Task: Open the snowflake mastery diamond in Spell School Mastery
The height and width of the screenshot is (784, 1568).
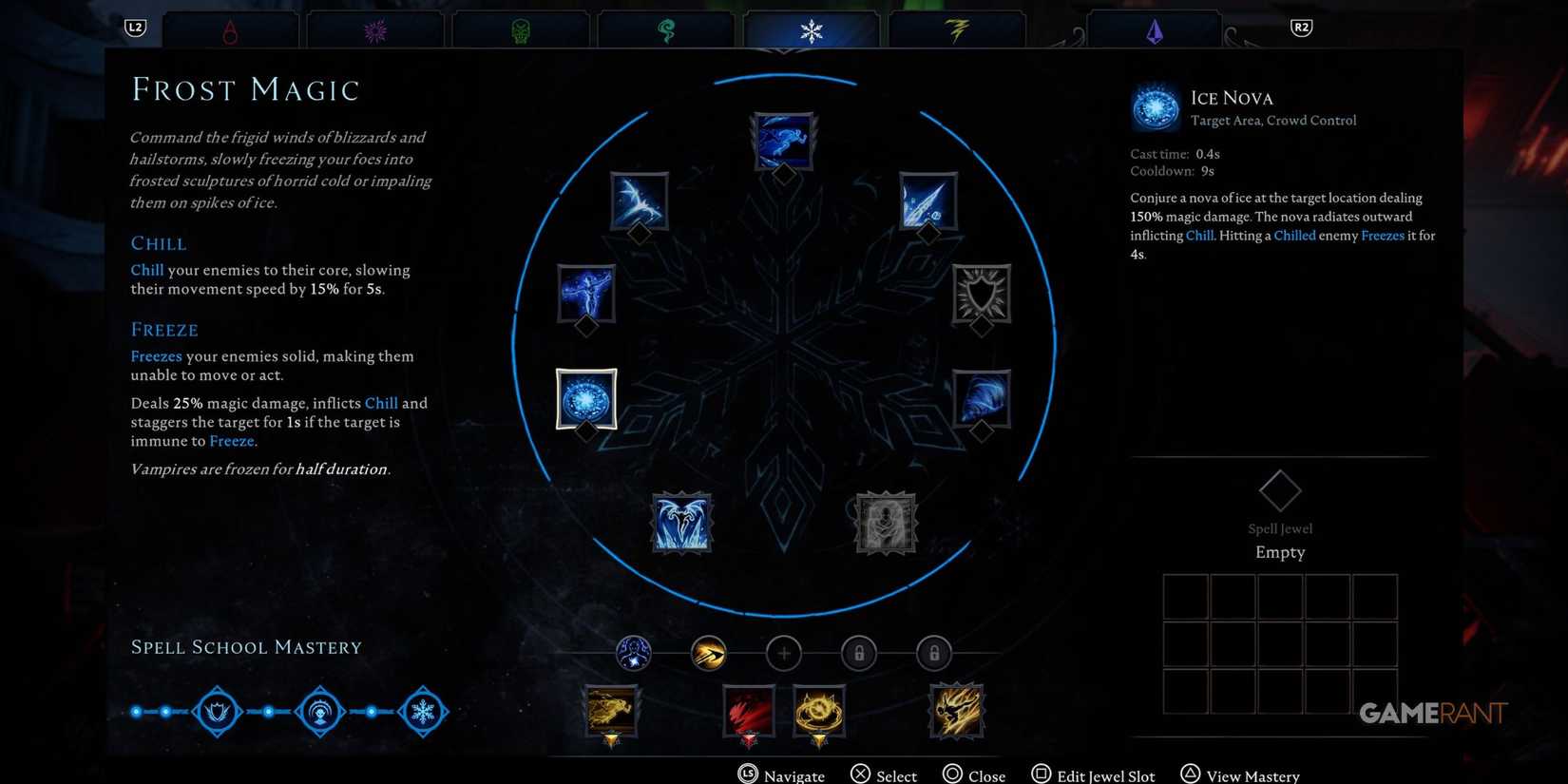Action: [424, 710]
